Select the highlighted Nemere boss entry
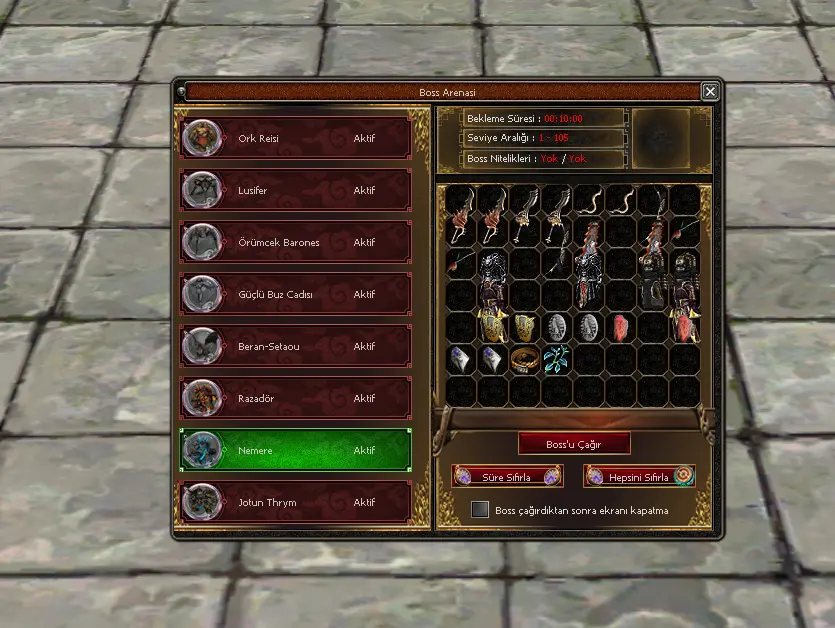The image size is (835, 628). coord(296,450)
